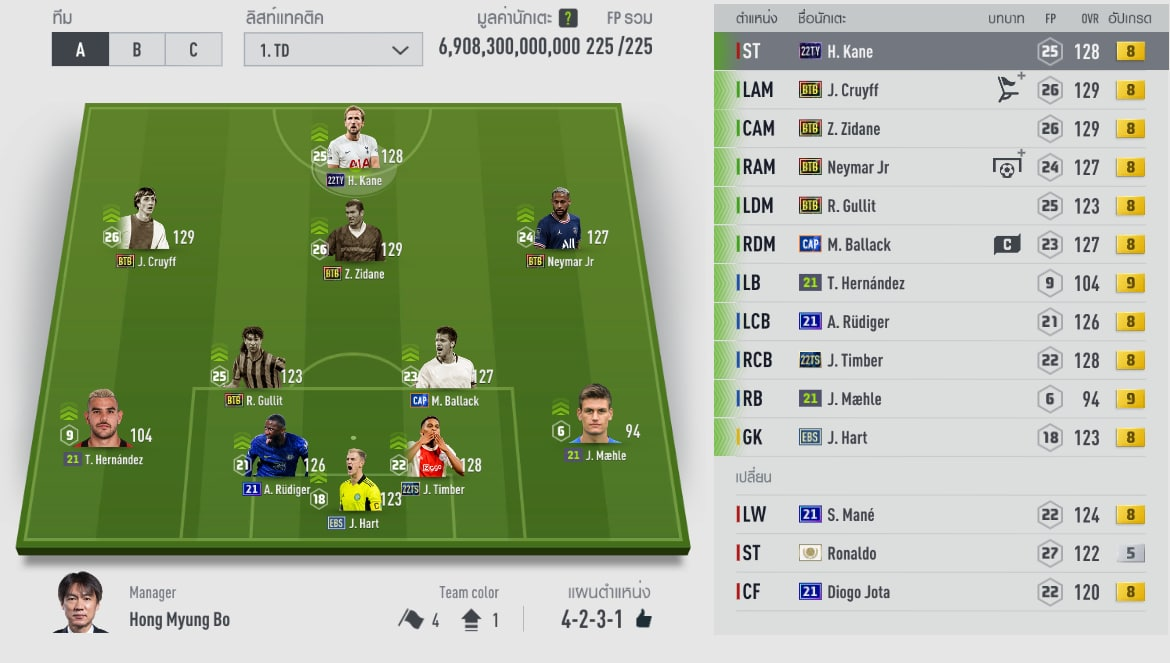Click the 4-2-3-1 formation label
The width and height of the screenshot is (1170, 663).
(592, 619)
